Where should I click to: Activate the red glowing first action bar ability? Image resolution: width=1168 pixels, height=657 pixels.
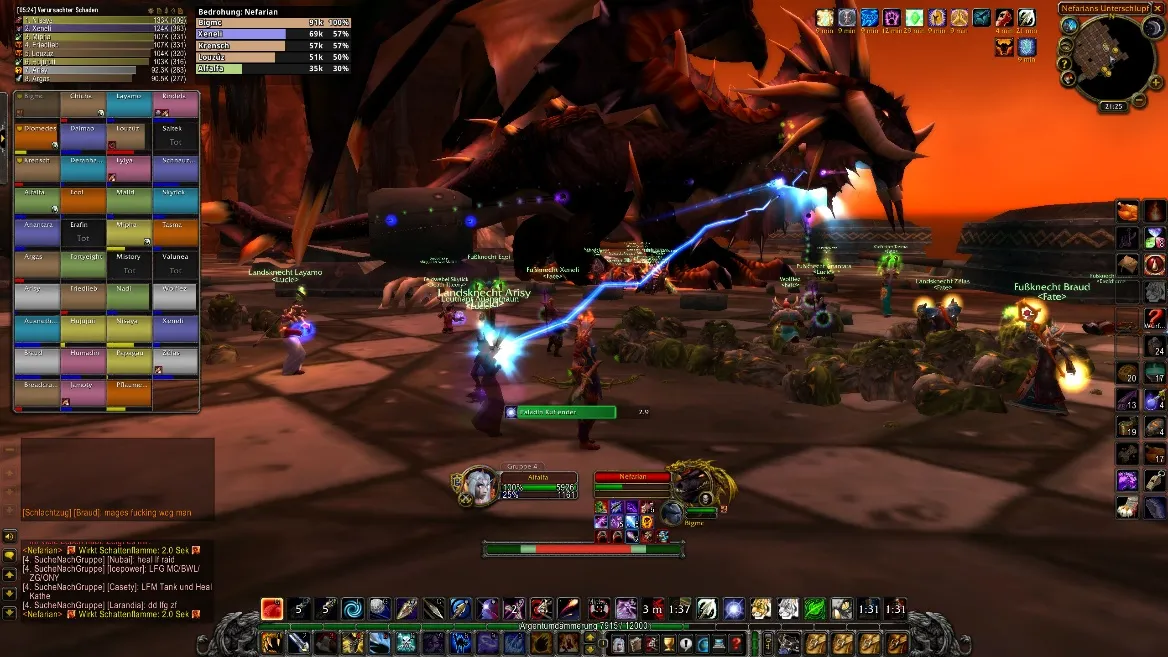[x=272, y=608]
